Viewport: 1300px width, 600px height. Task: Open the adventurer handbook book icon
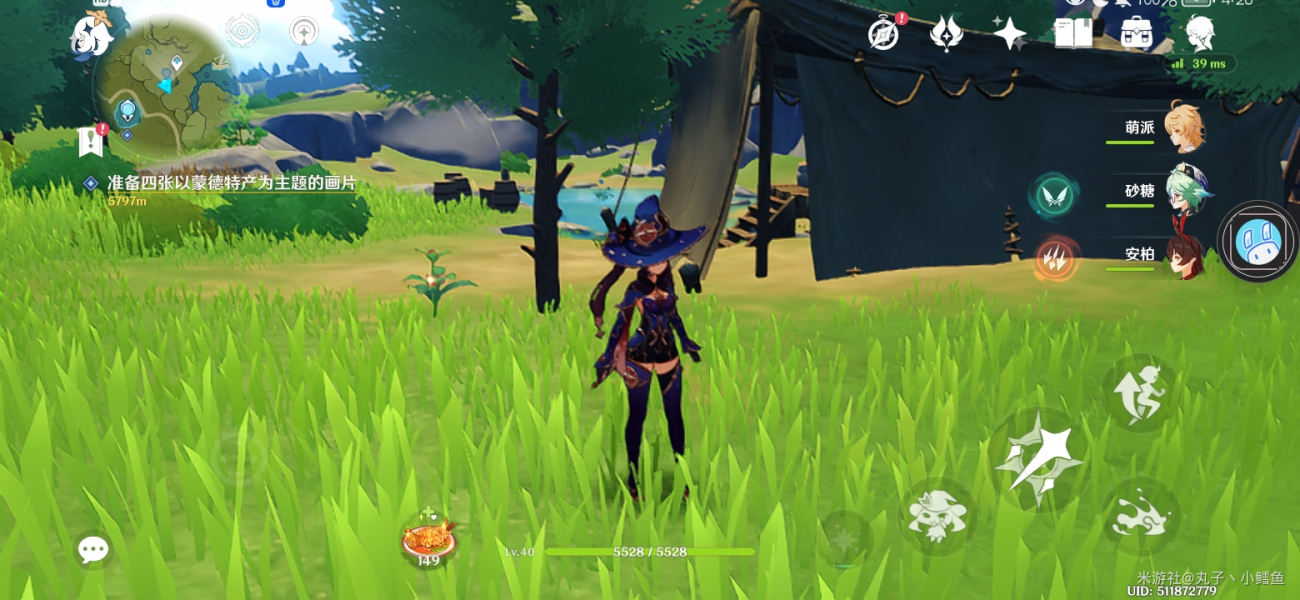pyautogui.click(x=1073, y=34)
